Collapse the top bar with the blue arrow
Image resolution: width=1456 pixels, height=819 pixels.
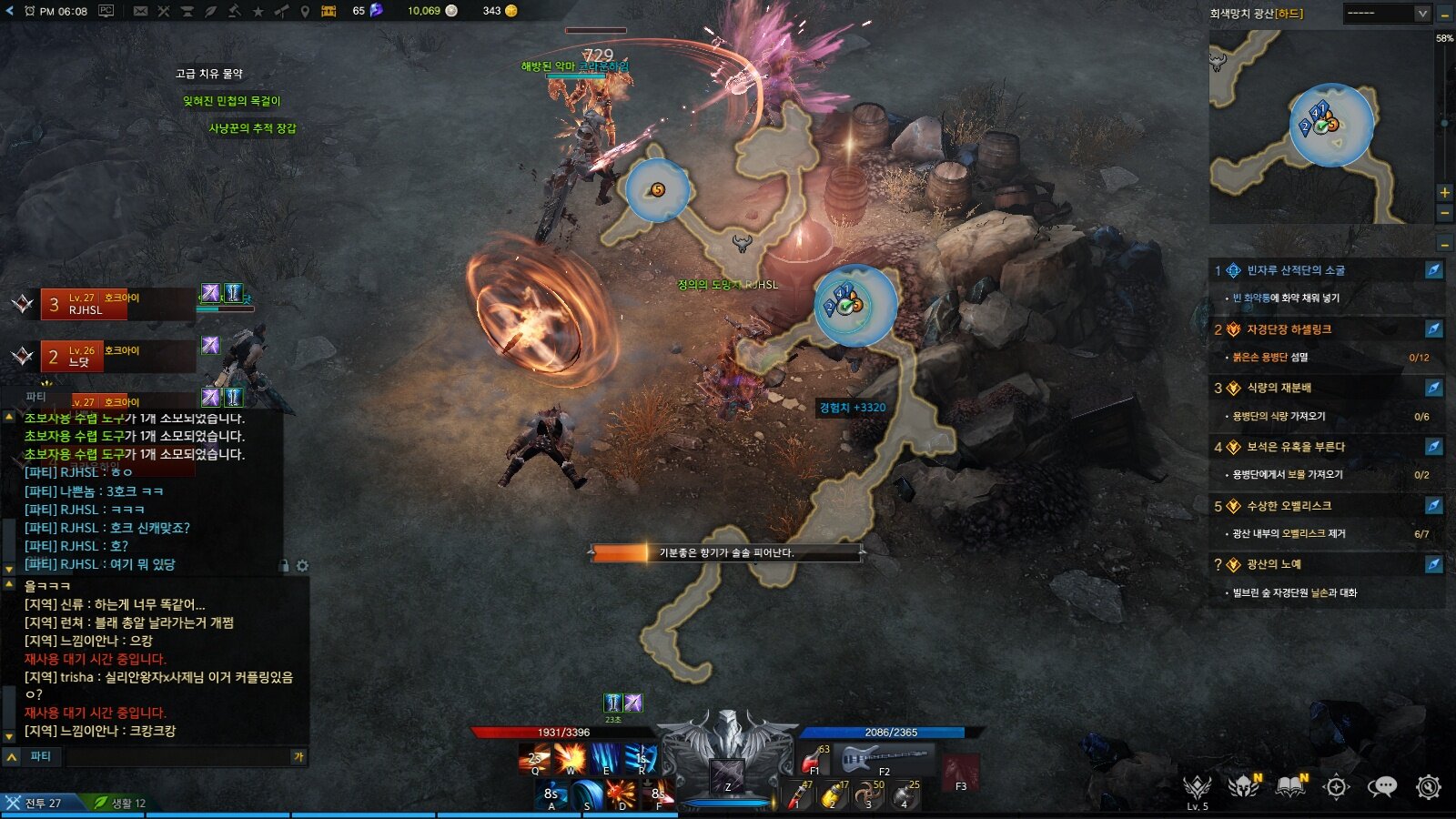point(9,11)
